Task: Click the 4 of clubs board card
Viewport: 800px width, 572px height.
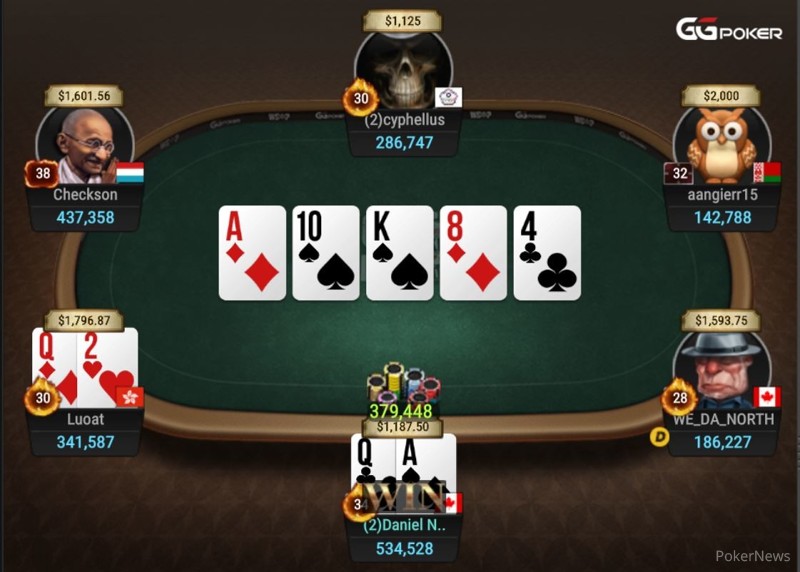Action: (547, 253)
